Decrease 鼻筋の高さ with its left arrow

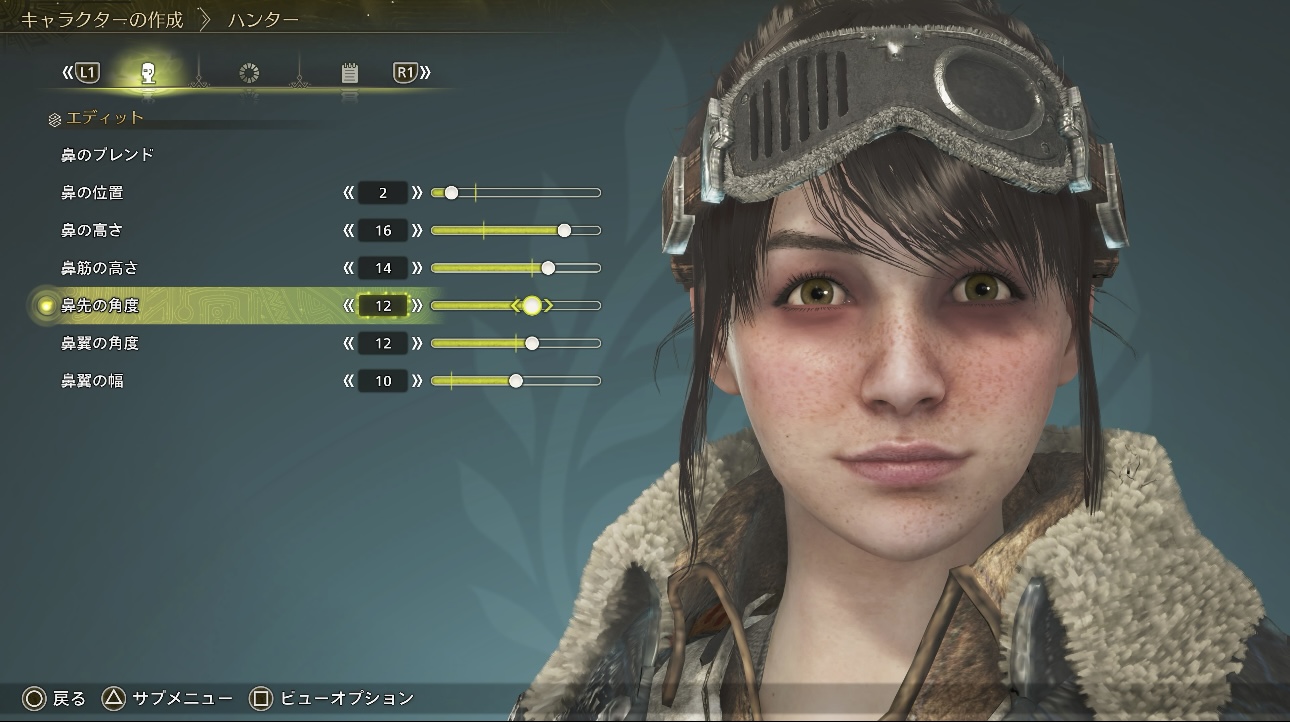[348, 268]
